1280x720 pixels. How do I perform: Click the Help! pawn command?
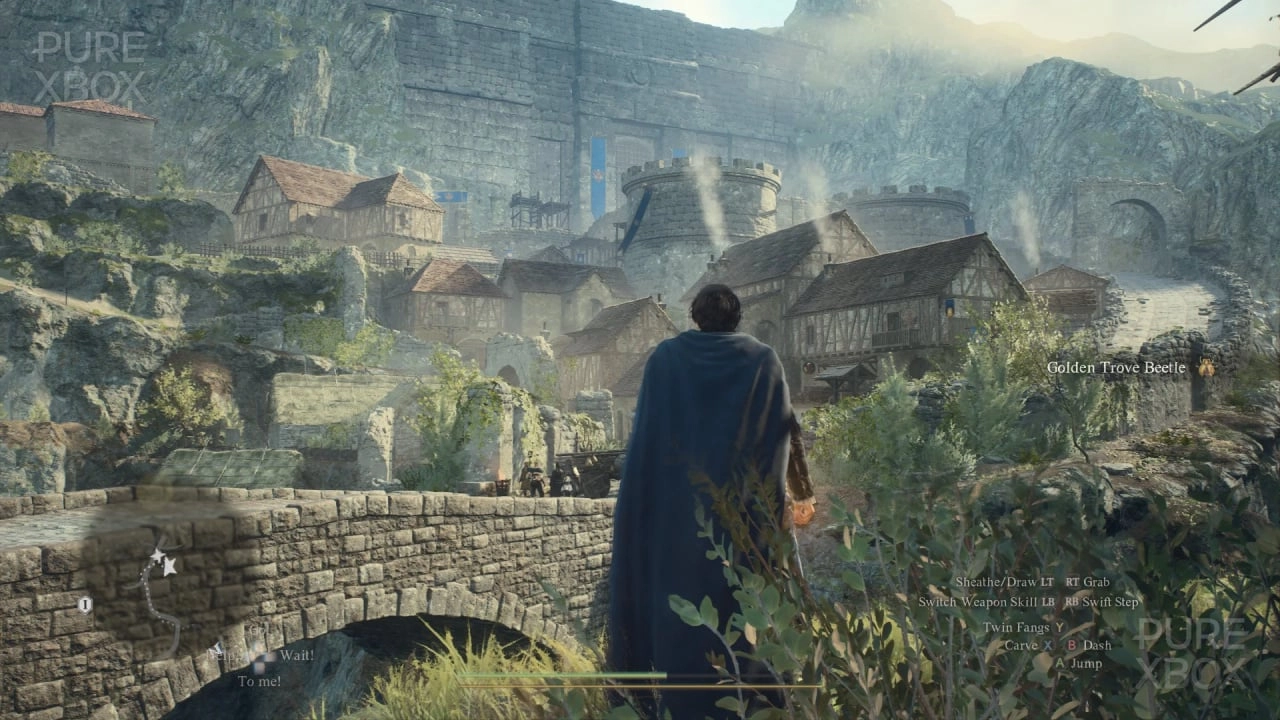227,655
